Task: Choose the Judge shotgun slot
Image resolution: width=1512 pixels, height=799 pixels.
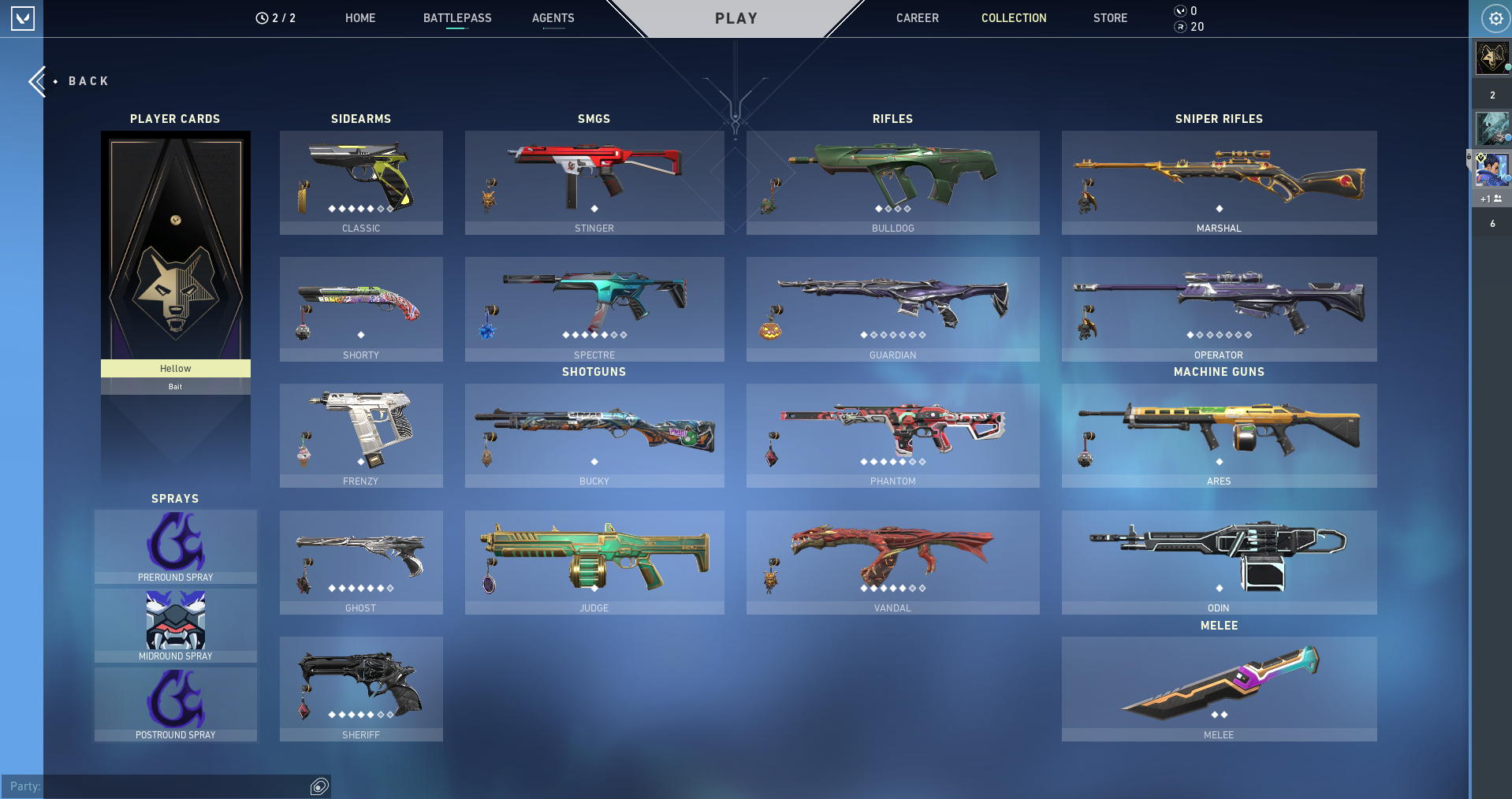Action: pos(594,563)
